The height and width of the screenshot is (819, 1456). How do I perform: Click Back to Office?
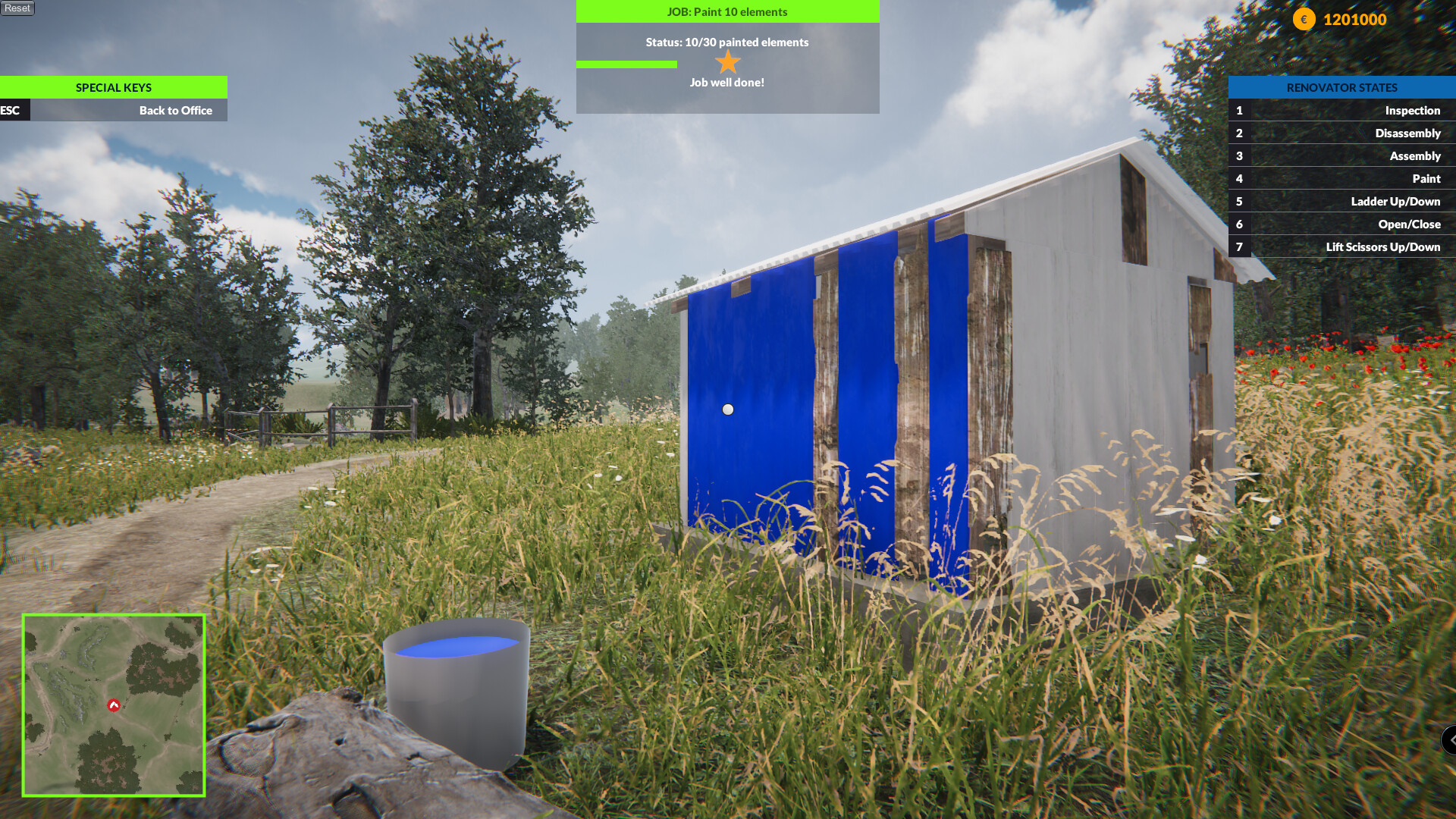175,110
